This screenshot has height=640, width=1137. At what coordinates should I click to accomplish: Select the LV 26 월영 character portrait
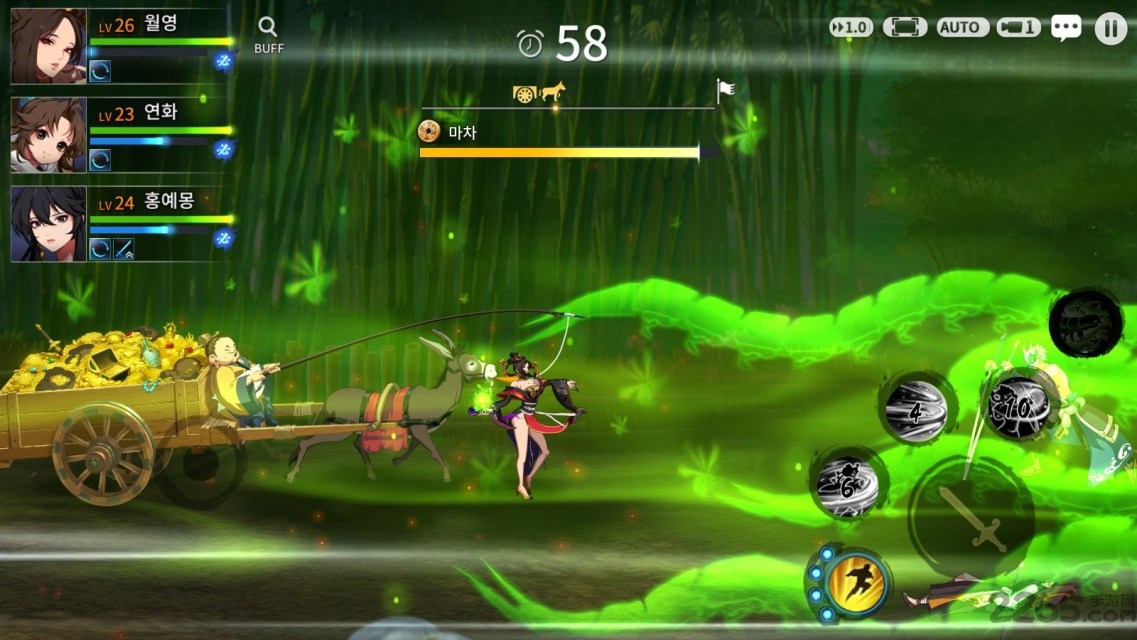[48, 46]
